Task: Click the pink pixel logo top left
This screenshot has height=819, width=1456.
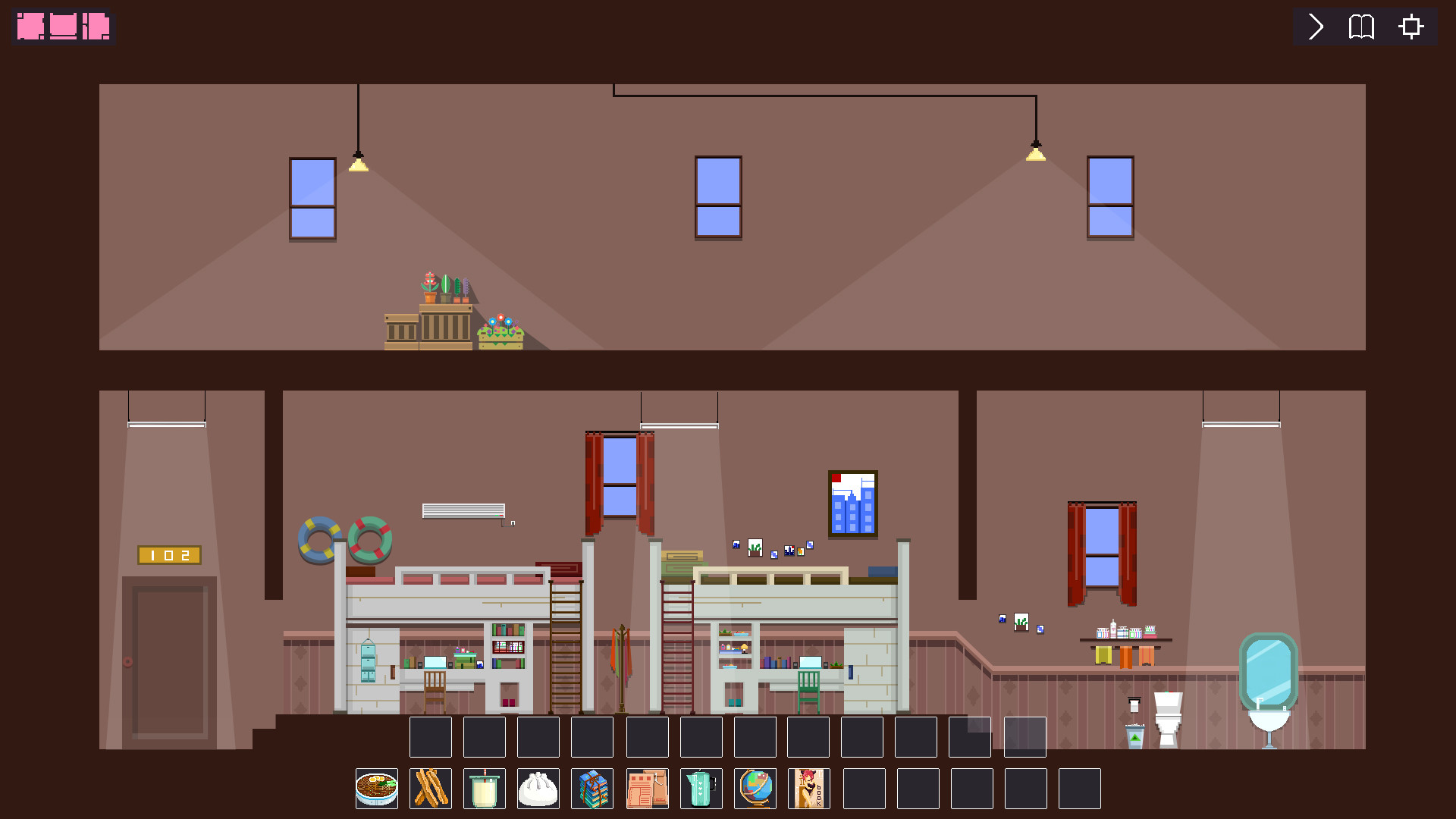Action: pyautogui.click(x=63, y=26)
